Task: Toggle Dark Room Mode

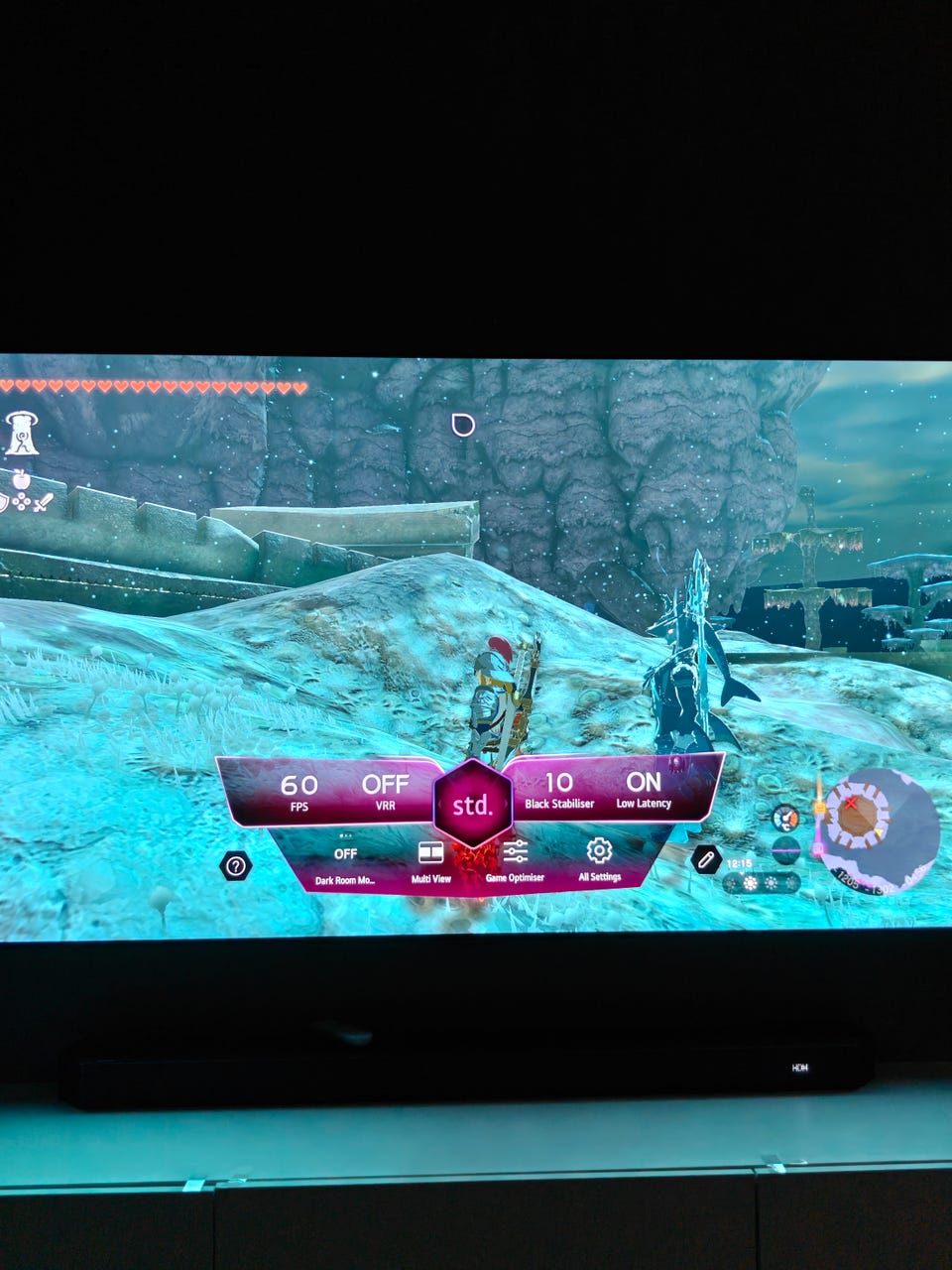Action: click(345, 861)
